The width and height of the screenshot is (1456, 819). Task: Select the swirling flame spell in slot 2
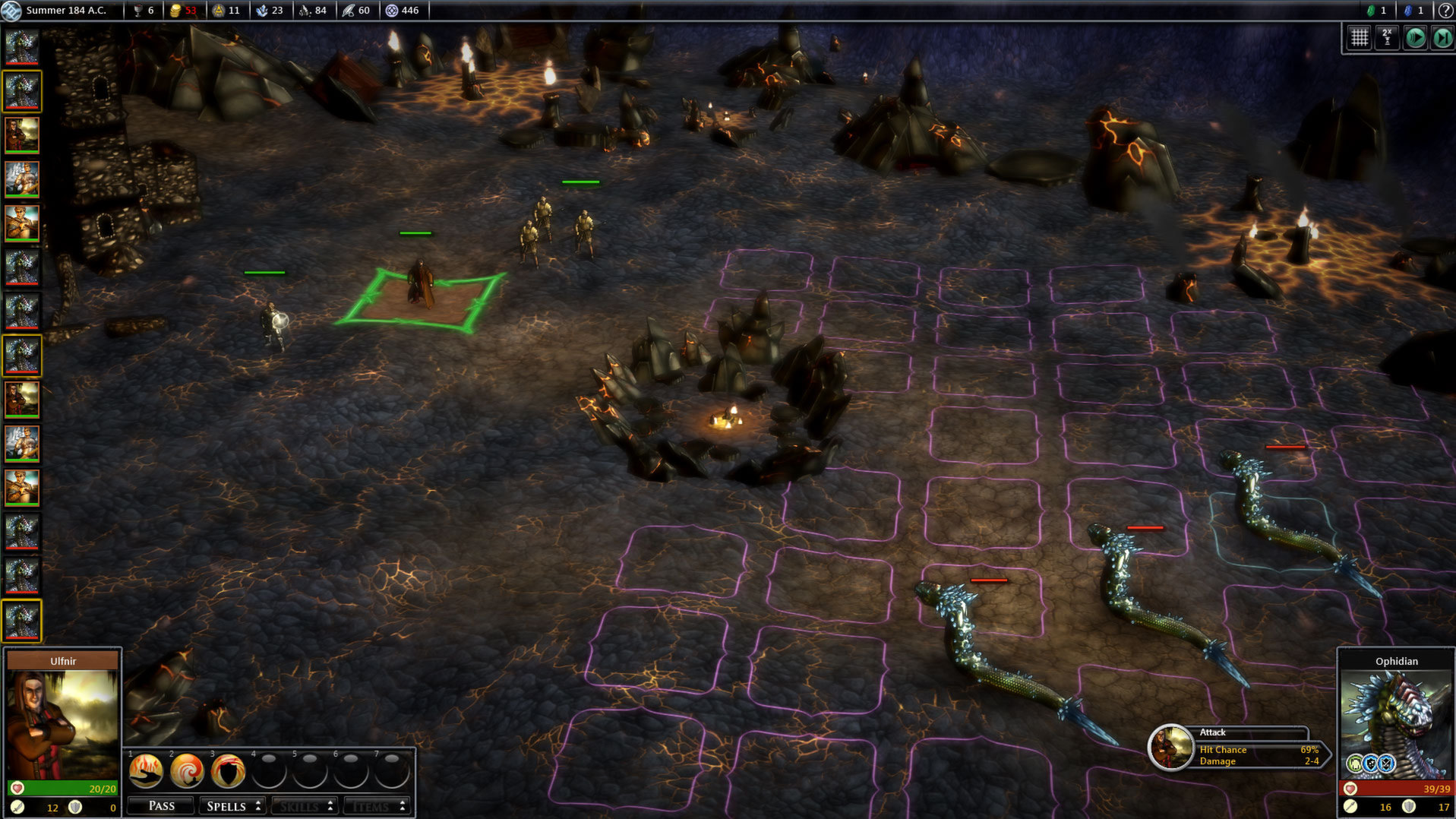(188, 771)
